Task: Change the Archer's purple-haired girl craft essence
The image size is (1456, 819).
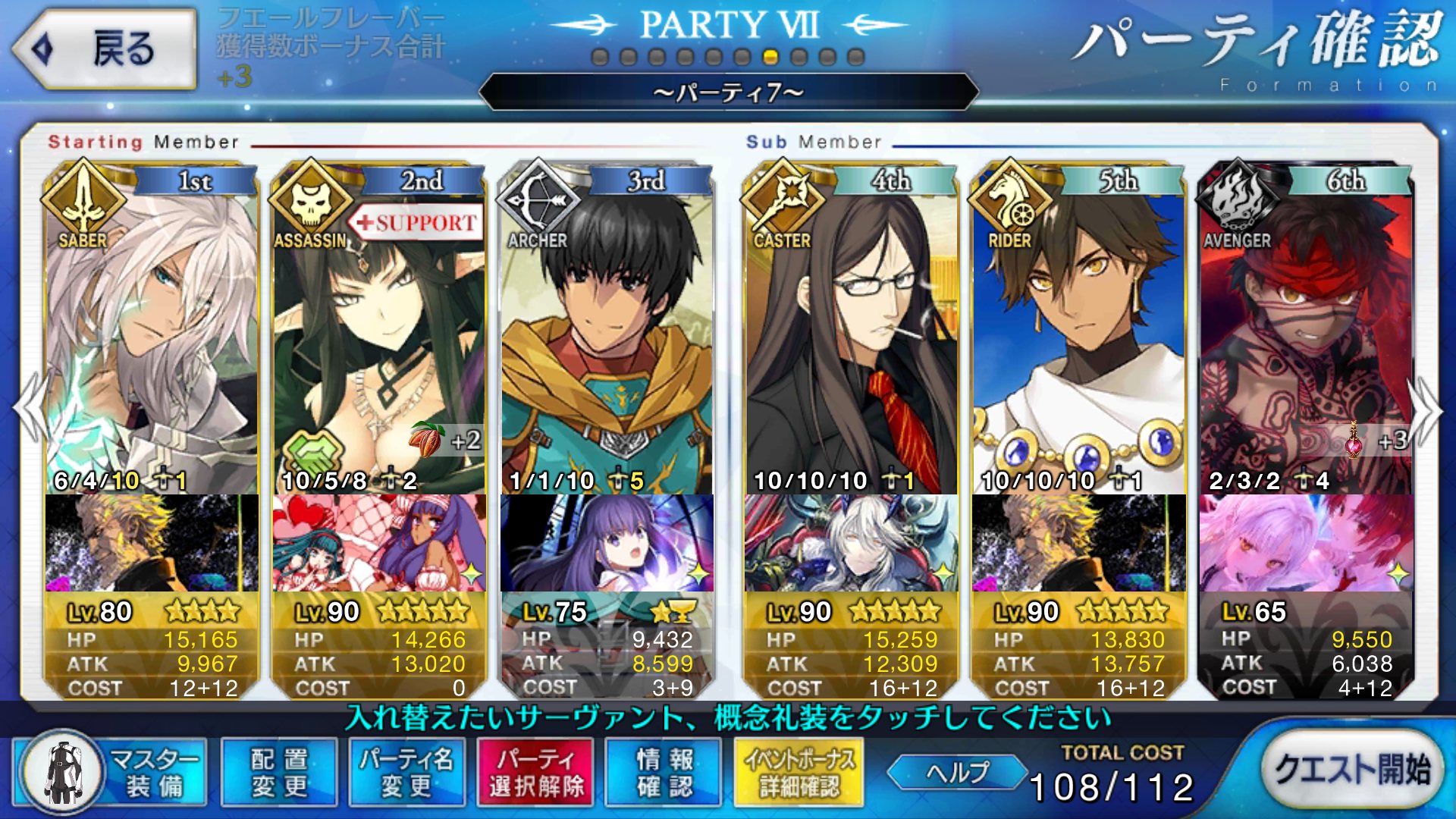Action: (607, 543)
